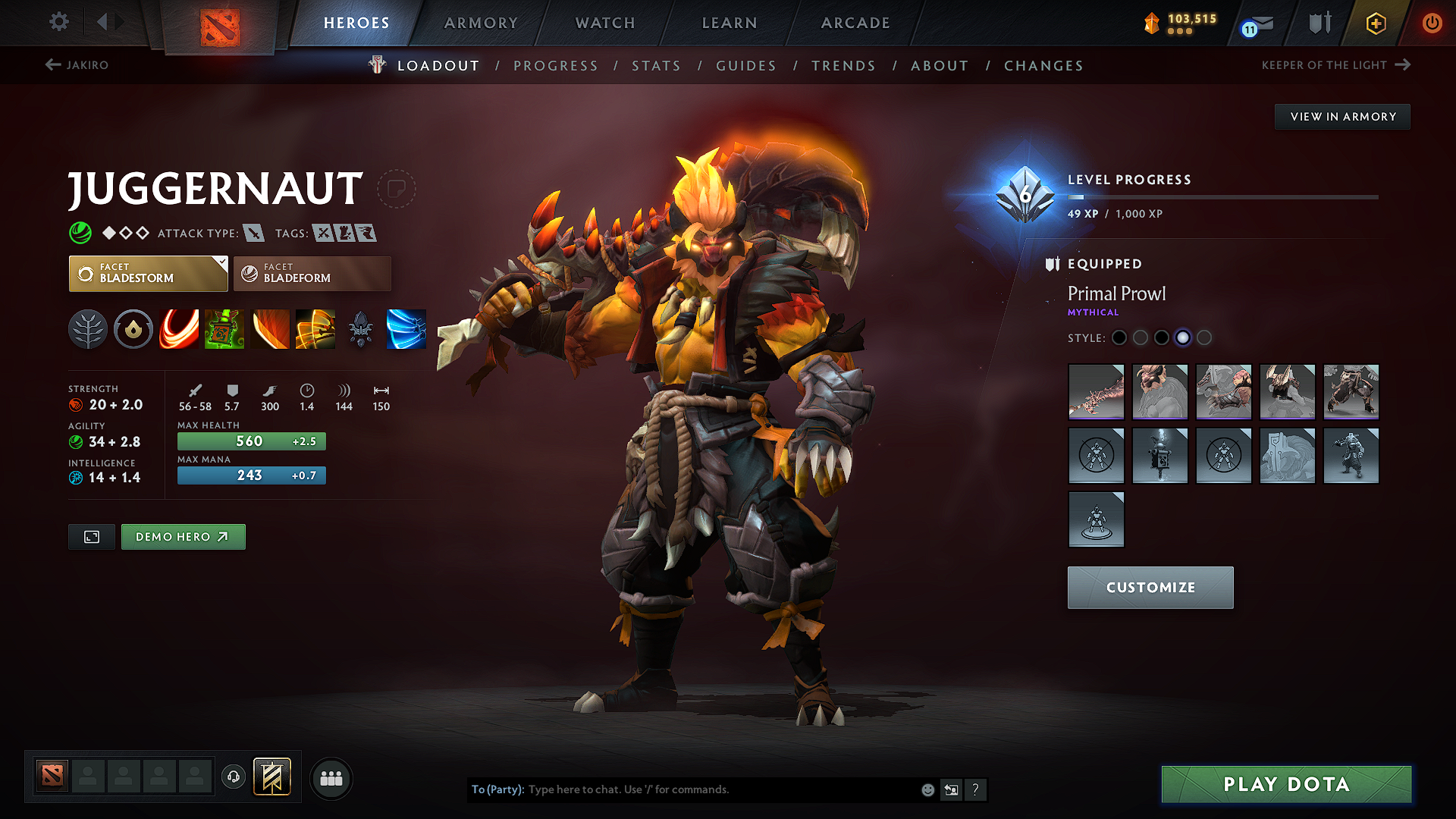The width and height of the screenshot is (1456, 819).
Task: Open the group finder people icon
Action: (x=331, y=778)
